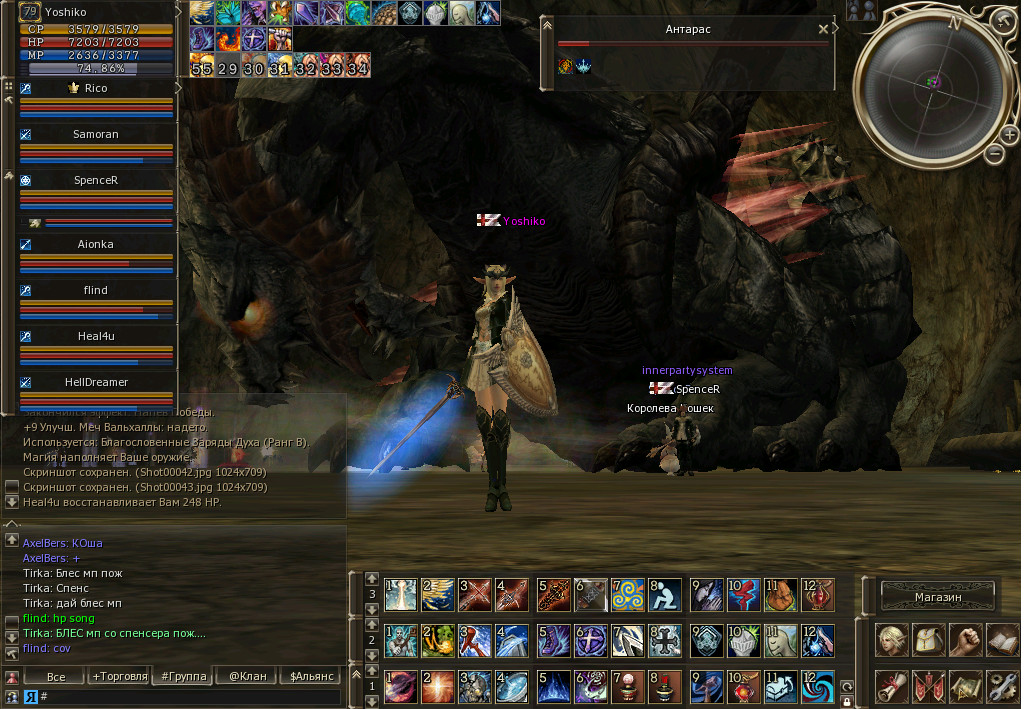1024x709 pixels.
Task: Open the character elf-face menu icon
Action: pyautogui.click(x=892, y=640)
